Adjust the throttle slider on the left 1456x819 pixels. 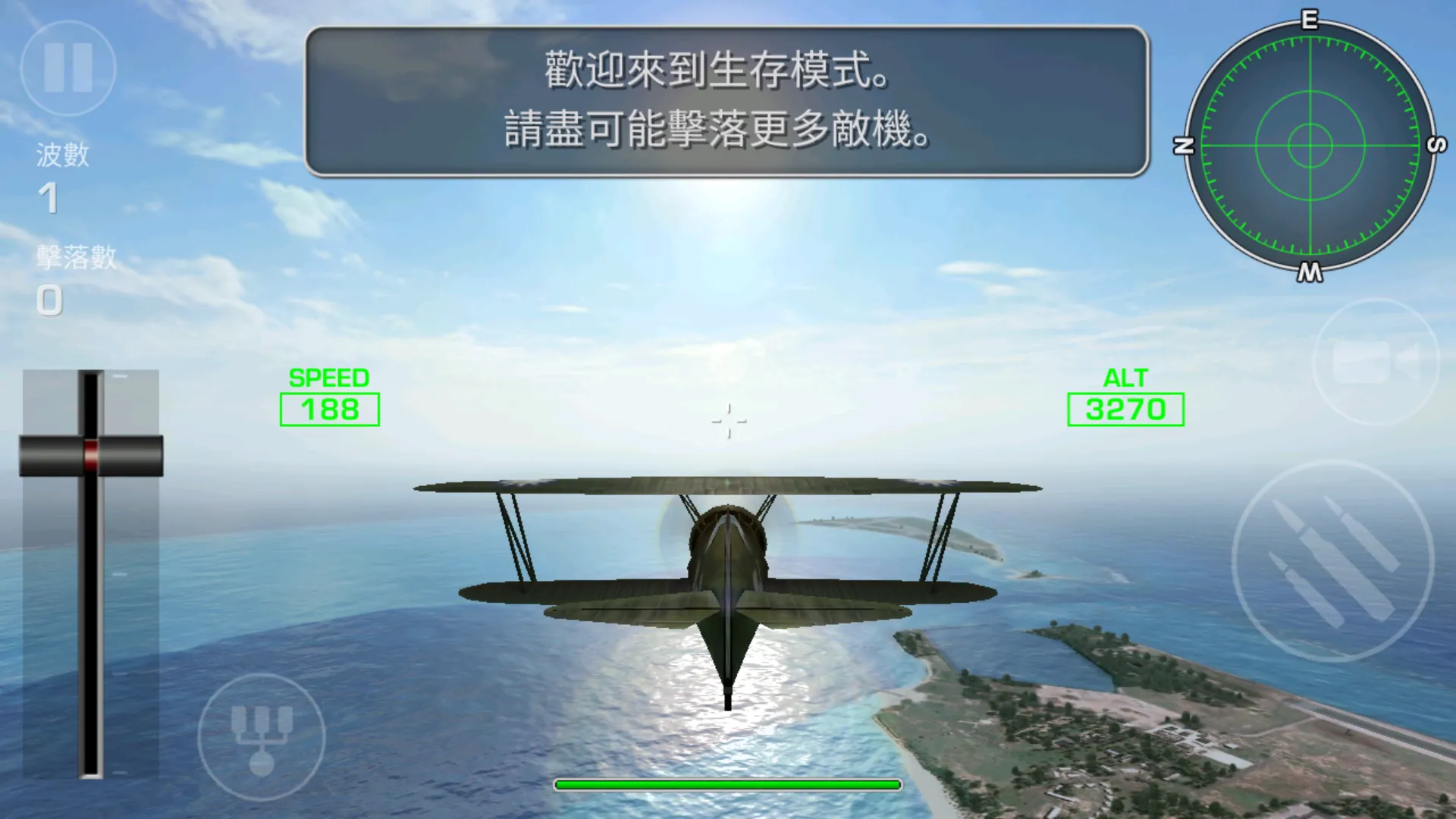click(93, 455)
